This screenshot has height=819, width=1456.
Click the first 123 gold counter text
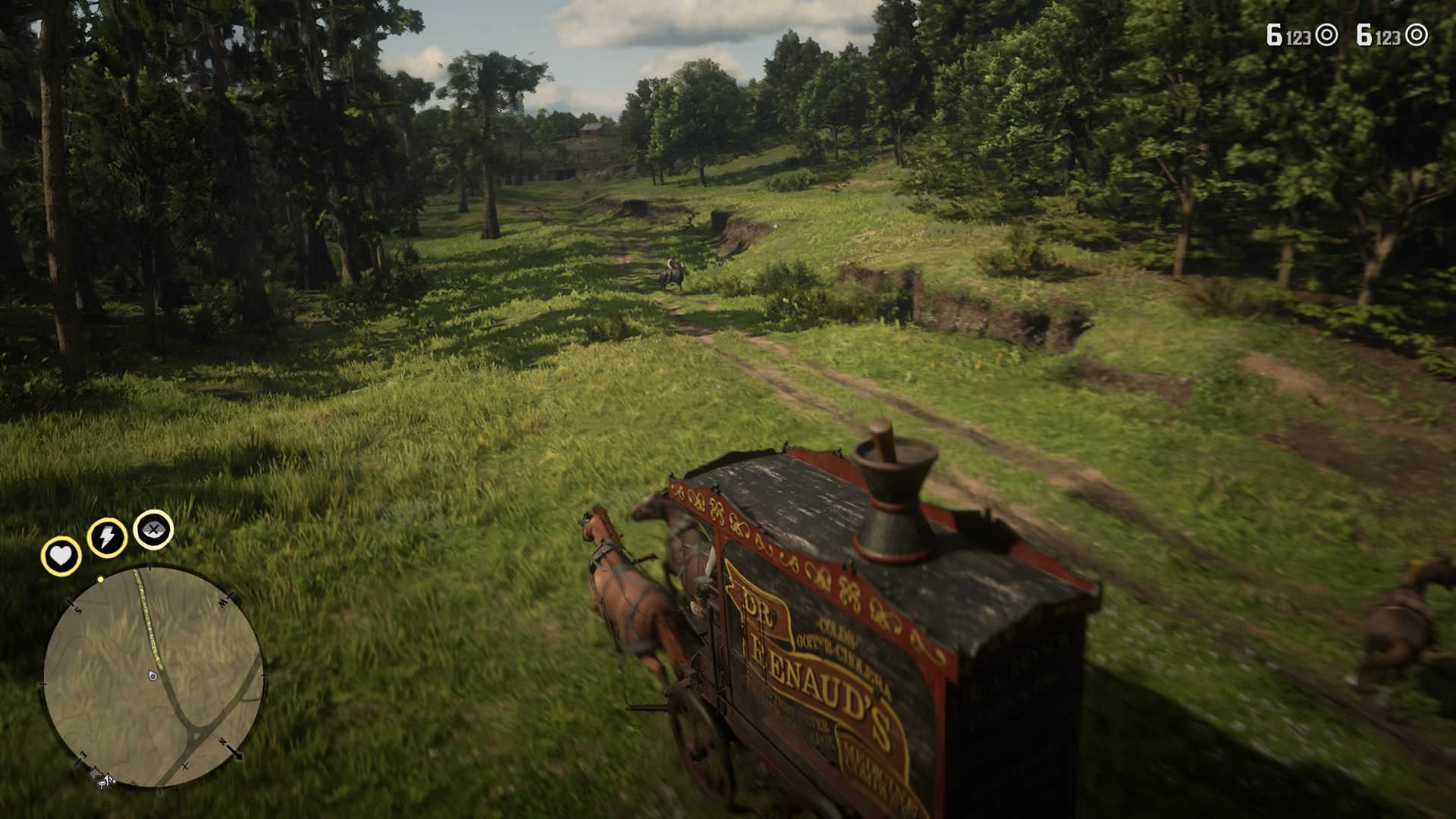point(1299,36)
